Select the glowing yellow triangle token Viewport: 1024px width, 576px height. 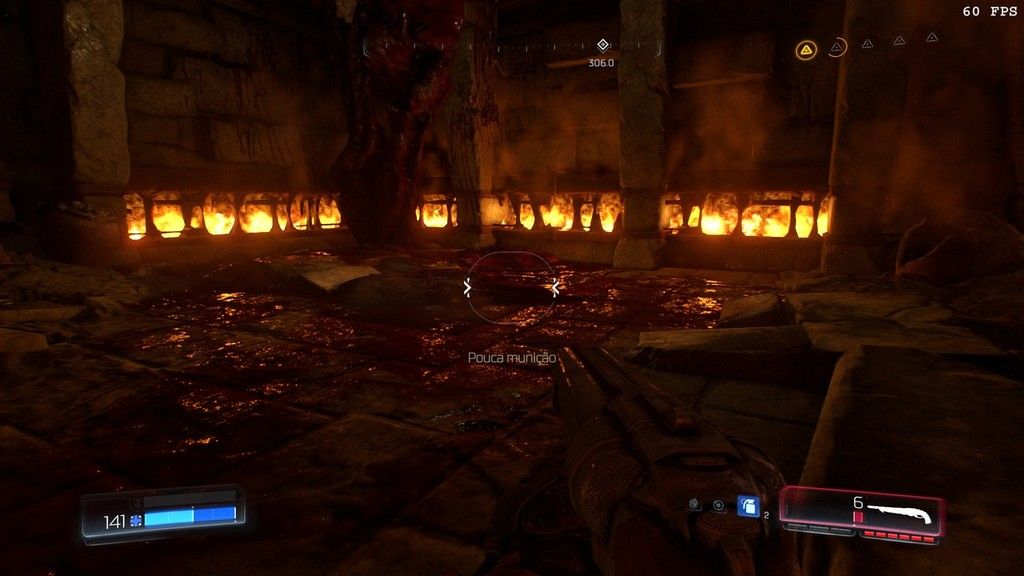pyautogui.click(x=805, y=48)
